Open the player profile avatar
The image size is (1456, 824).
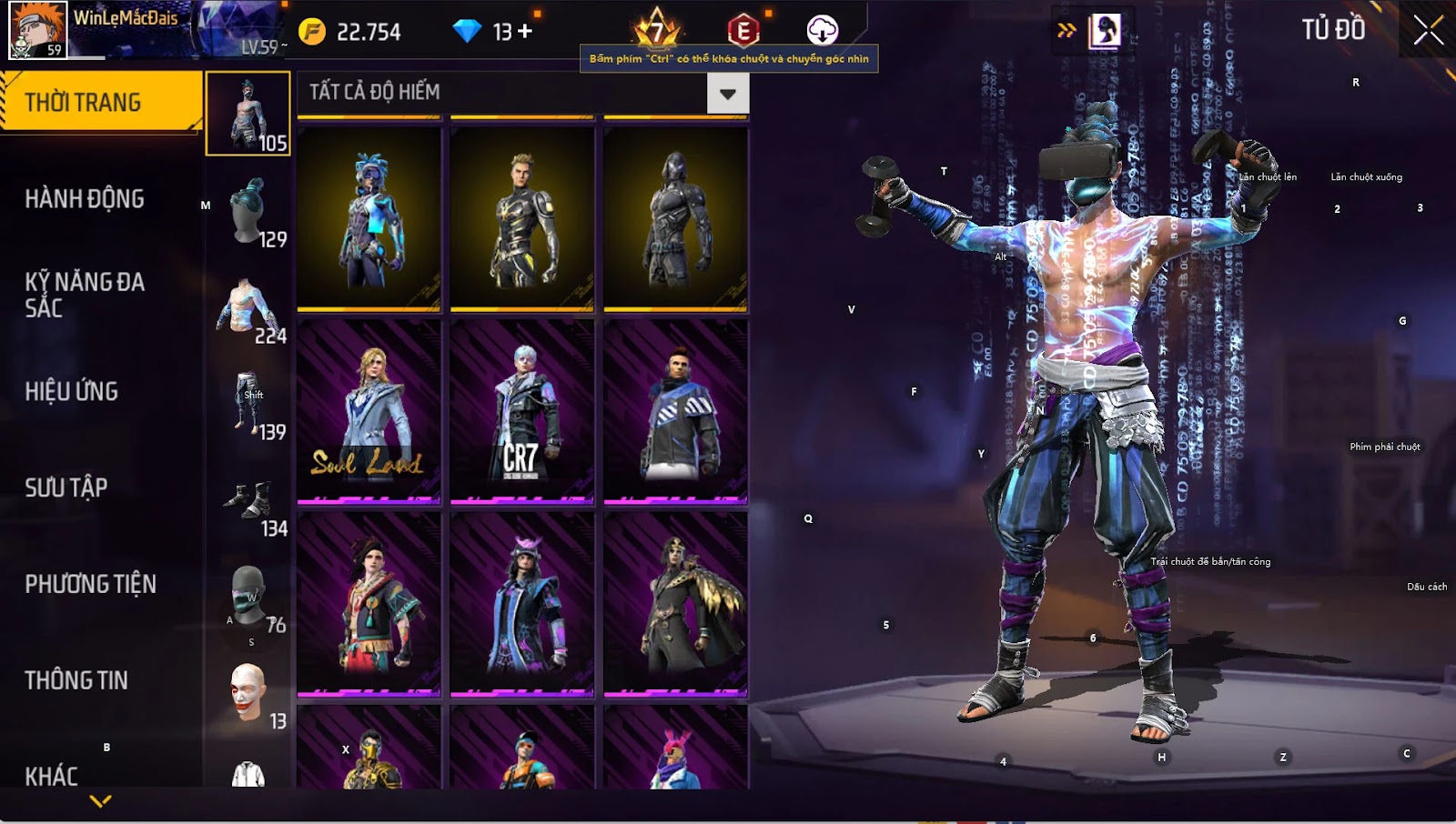point(37,30)
